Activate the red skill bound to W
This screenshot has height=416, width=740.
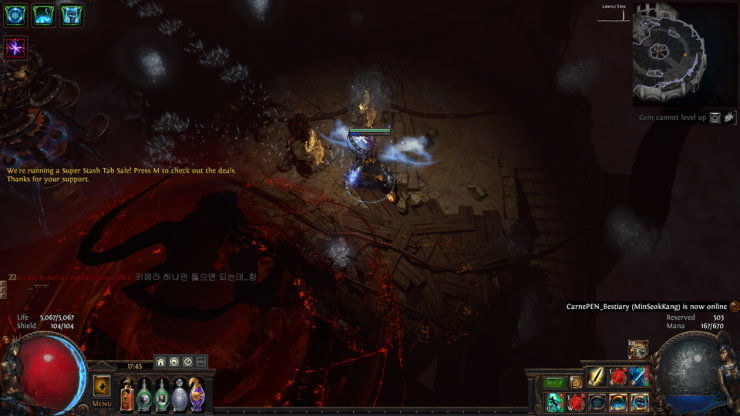pyautogui.click(x=576, y=402)
